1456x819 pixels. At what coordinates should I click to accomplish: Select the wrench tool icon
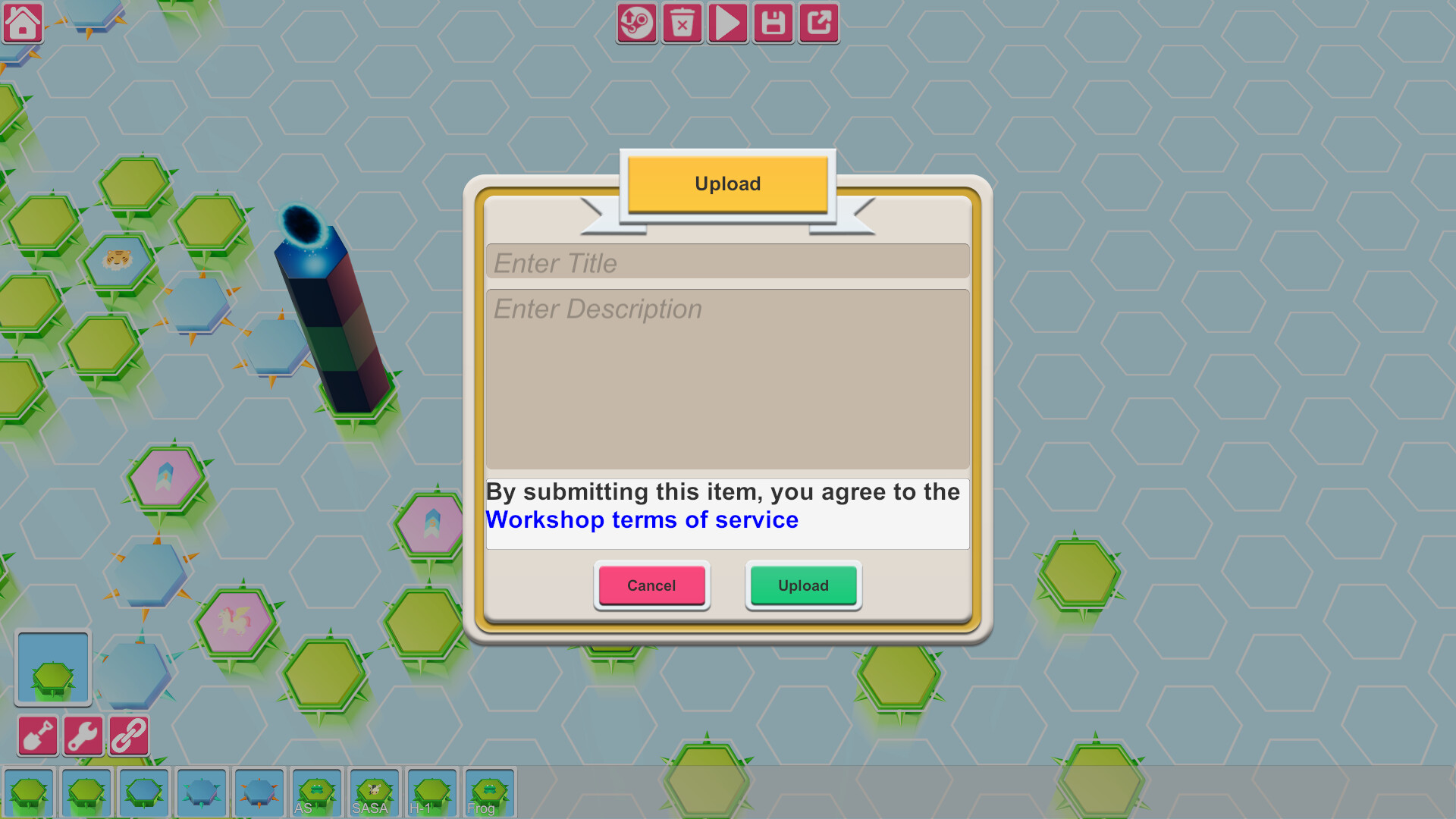click(83, 735)
